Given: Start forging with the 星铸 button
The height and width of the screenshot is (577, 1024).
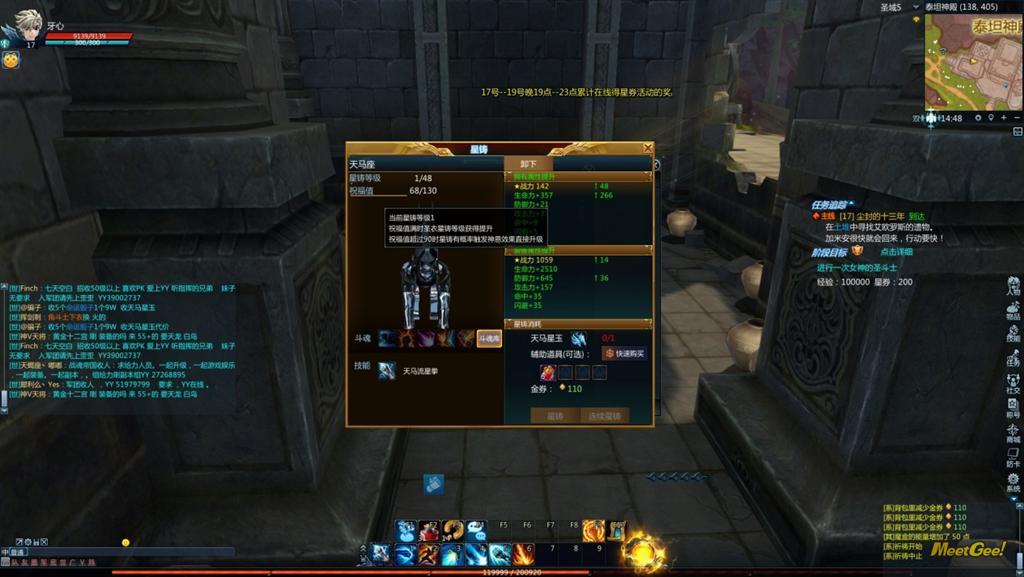Looking at the screenshot, I should pos(555,415).
